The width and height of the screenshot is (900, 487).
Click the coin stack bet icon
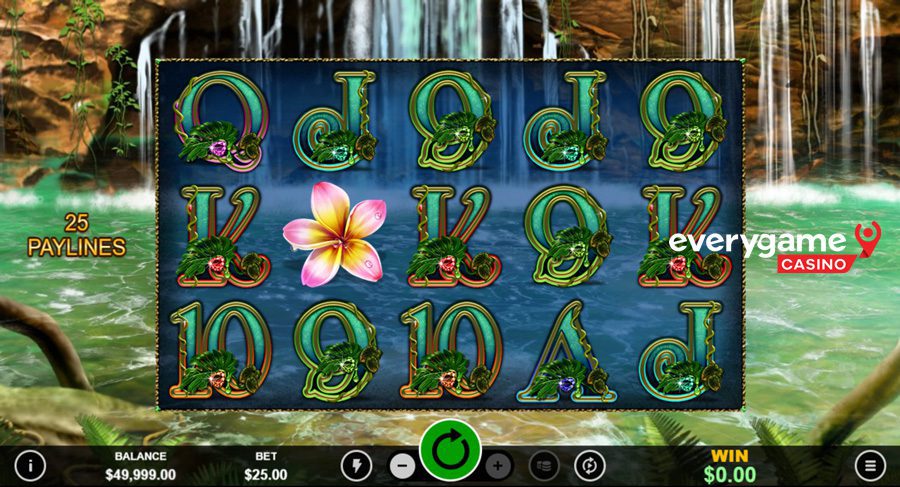tap(543, 465)
